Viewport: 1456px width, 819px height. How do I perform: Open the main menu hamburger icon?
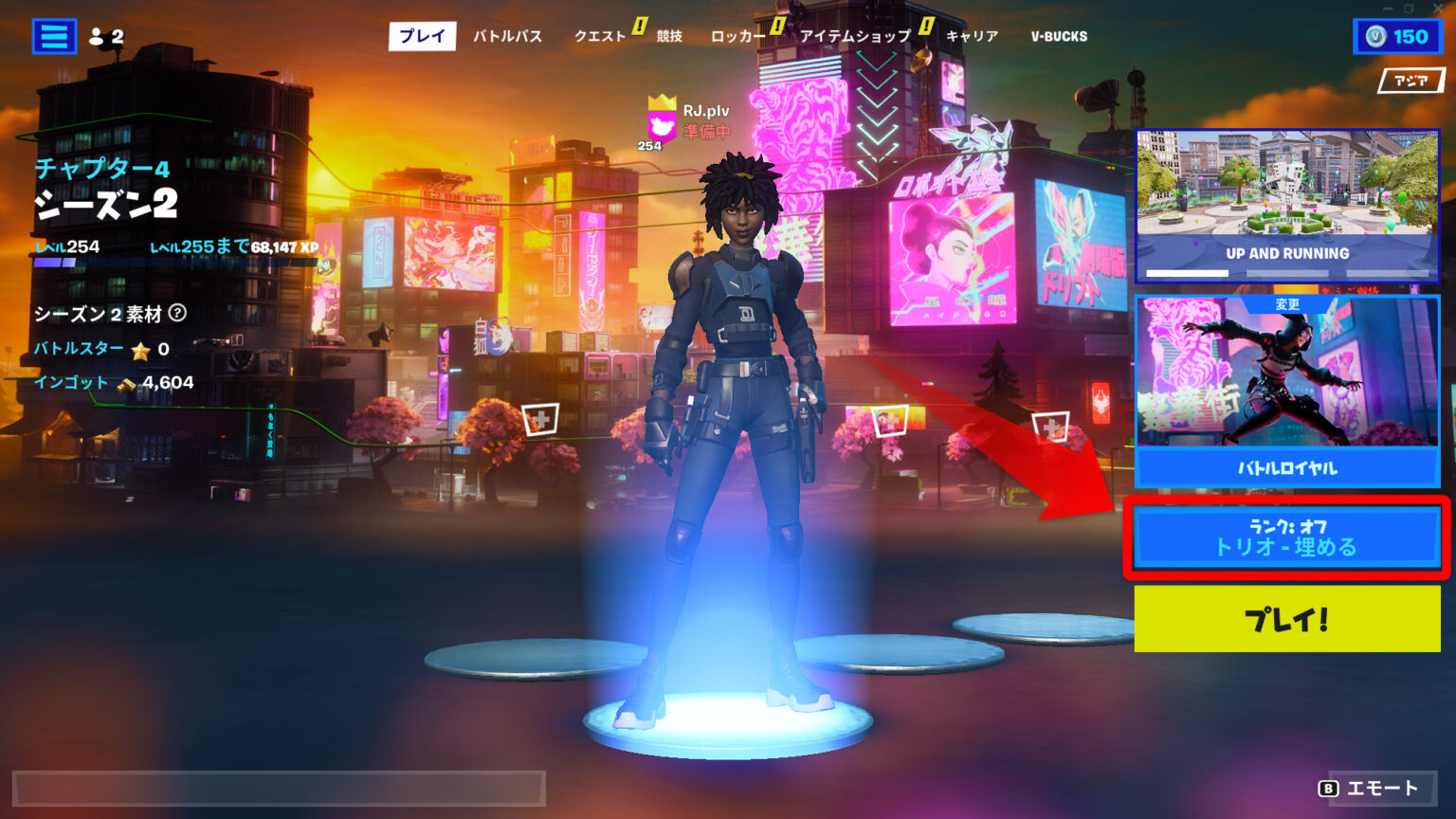point(54,37)
